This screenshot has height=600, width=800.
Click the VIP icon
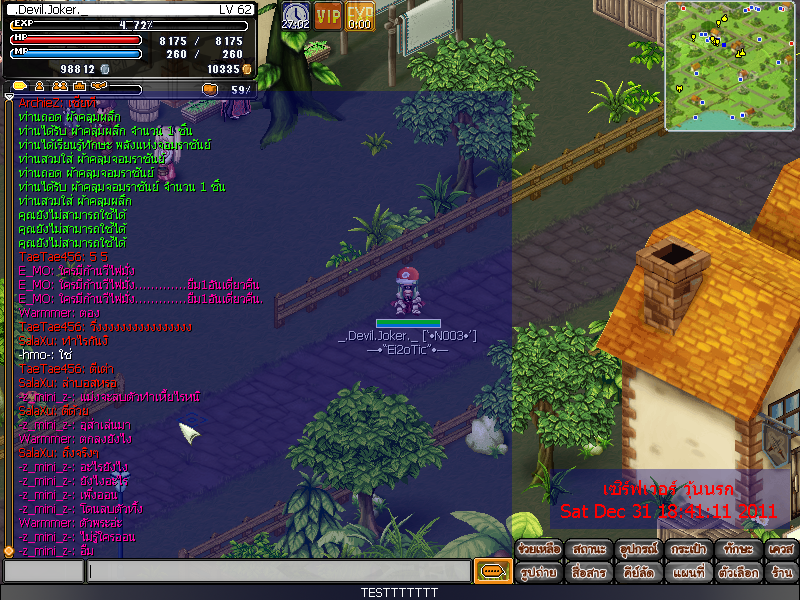click(328, 16)
